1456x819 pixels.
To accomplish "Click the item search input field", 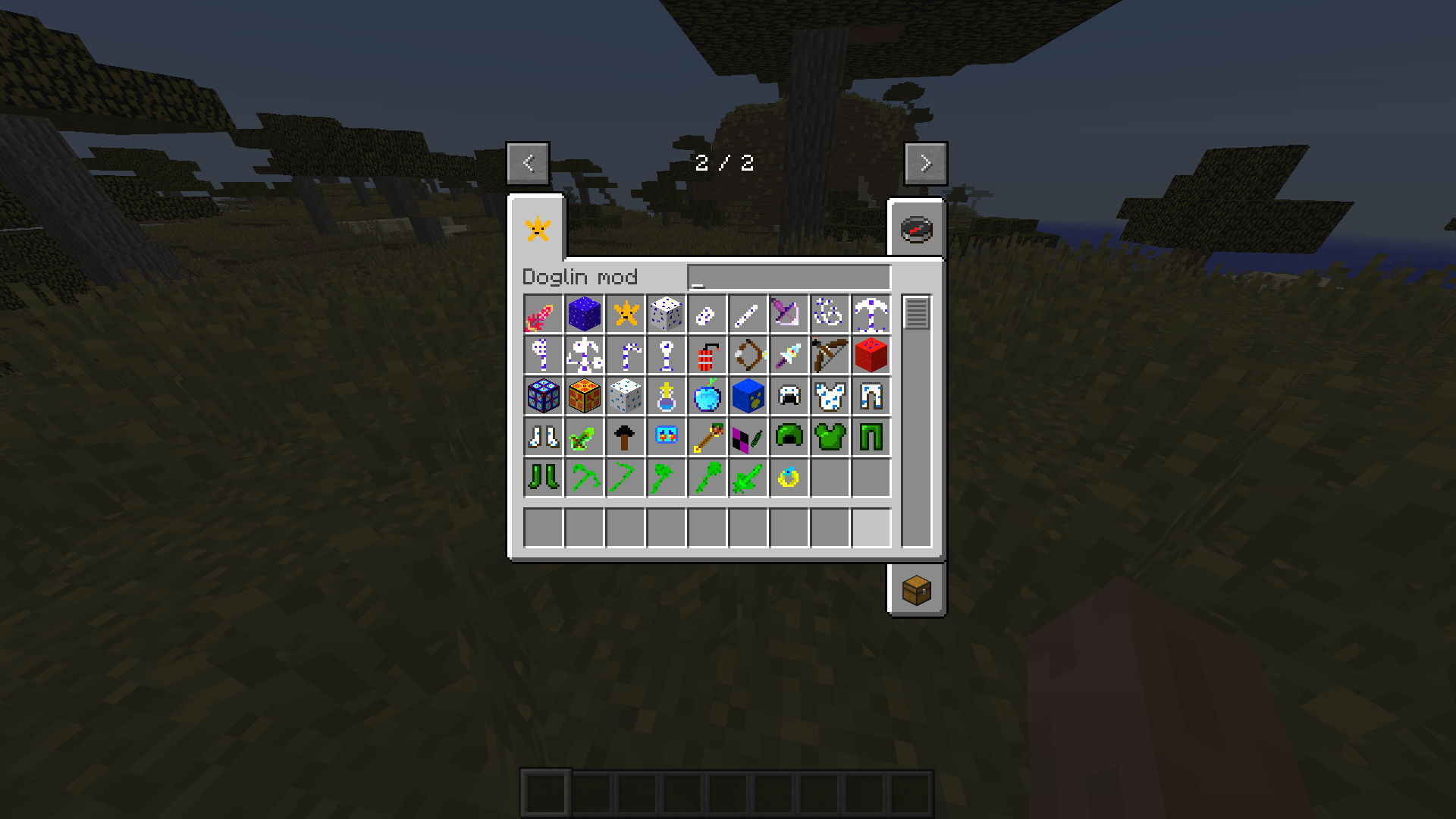I will (789, 277).
